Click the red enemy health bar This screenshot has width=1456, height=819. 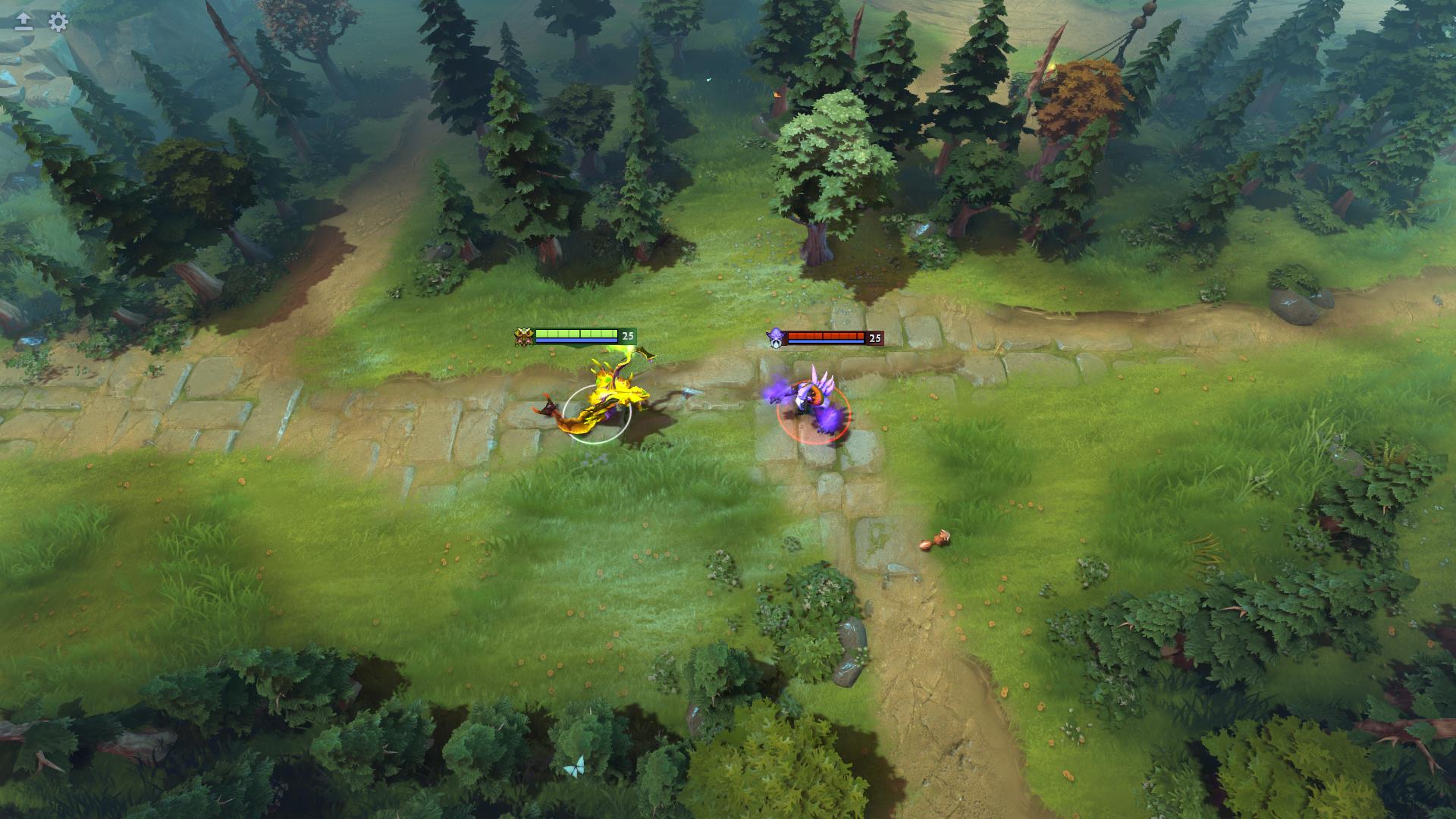(x=827, y=334)
